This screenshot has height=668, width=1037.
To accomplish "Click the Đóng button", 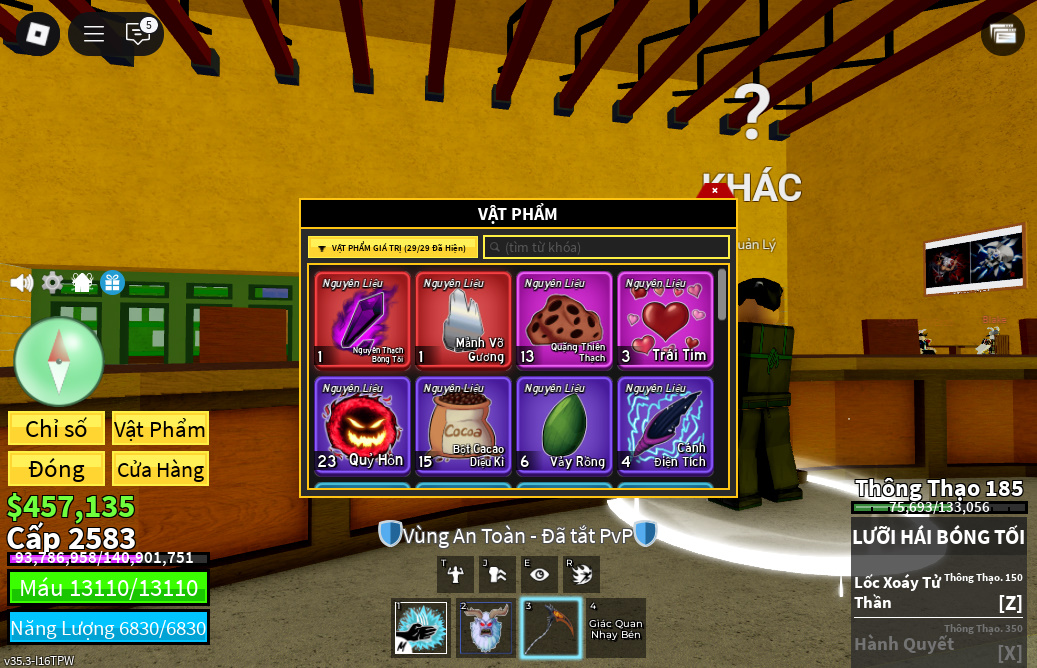I will pyautogui.click(x=56, y=469).
